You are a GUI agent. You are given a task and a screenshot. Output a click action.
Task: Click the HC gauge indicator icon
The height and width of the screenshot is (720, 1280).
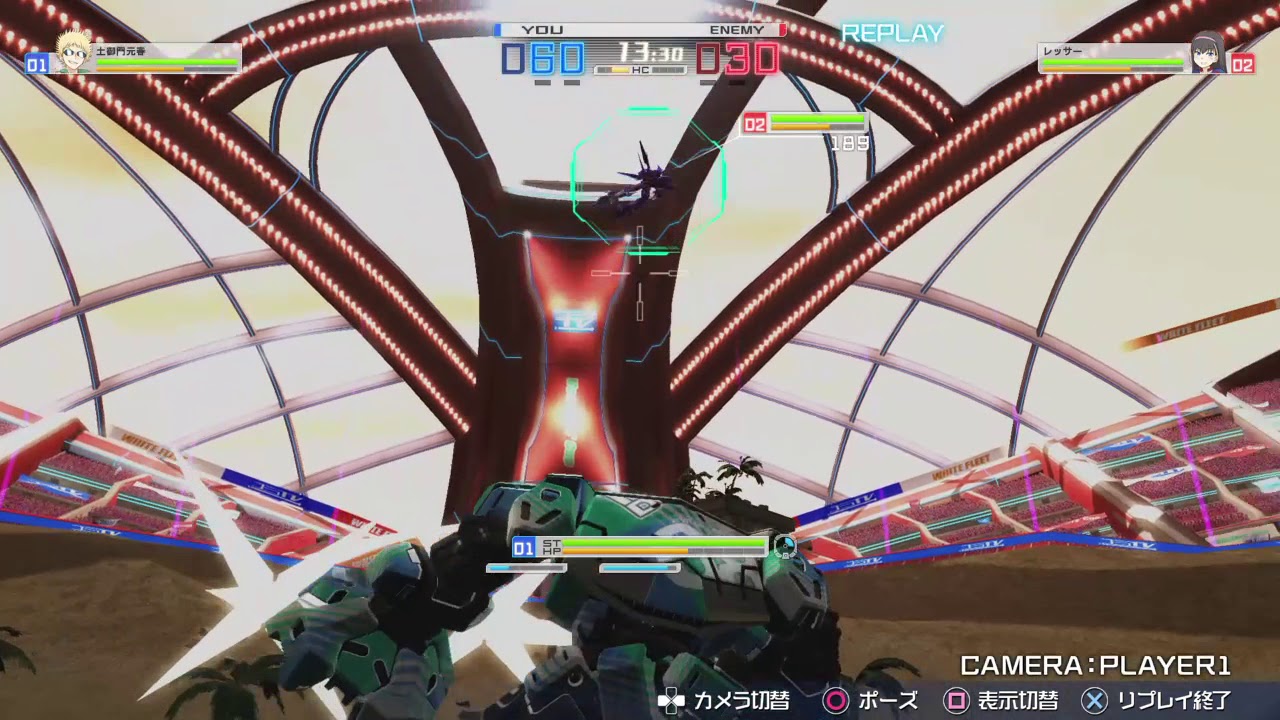(640, 68)
